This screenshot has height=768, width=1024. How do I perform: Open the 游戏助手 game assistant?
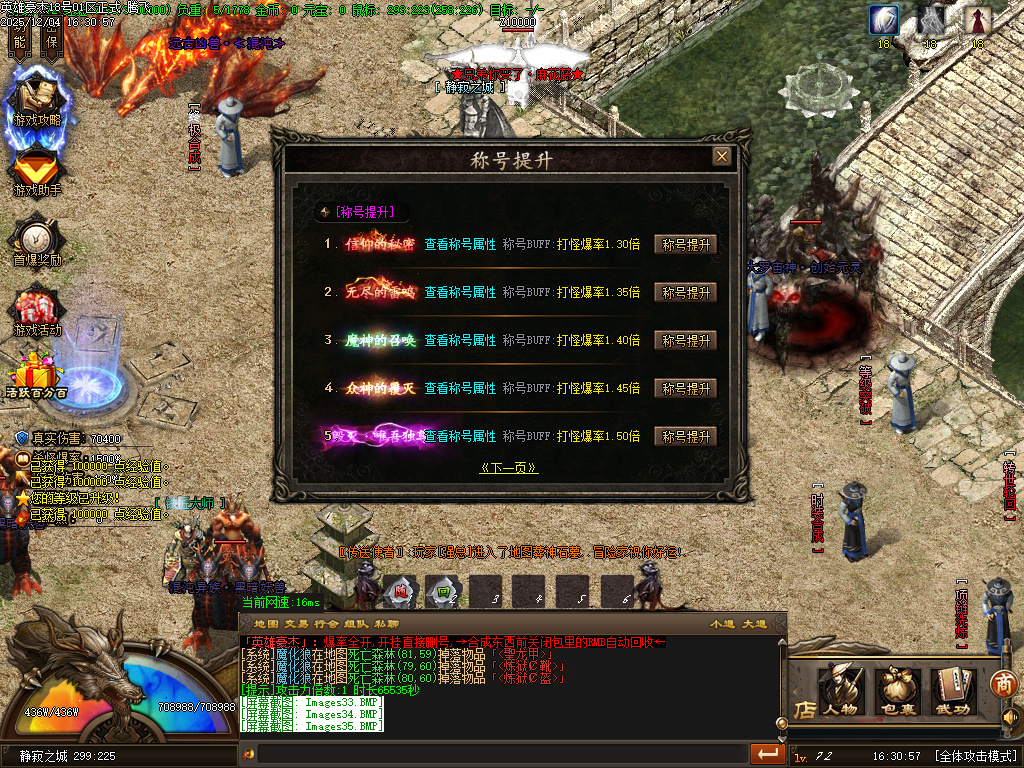coord(37,172)
